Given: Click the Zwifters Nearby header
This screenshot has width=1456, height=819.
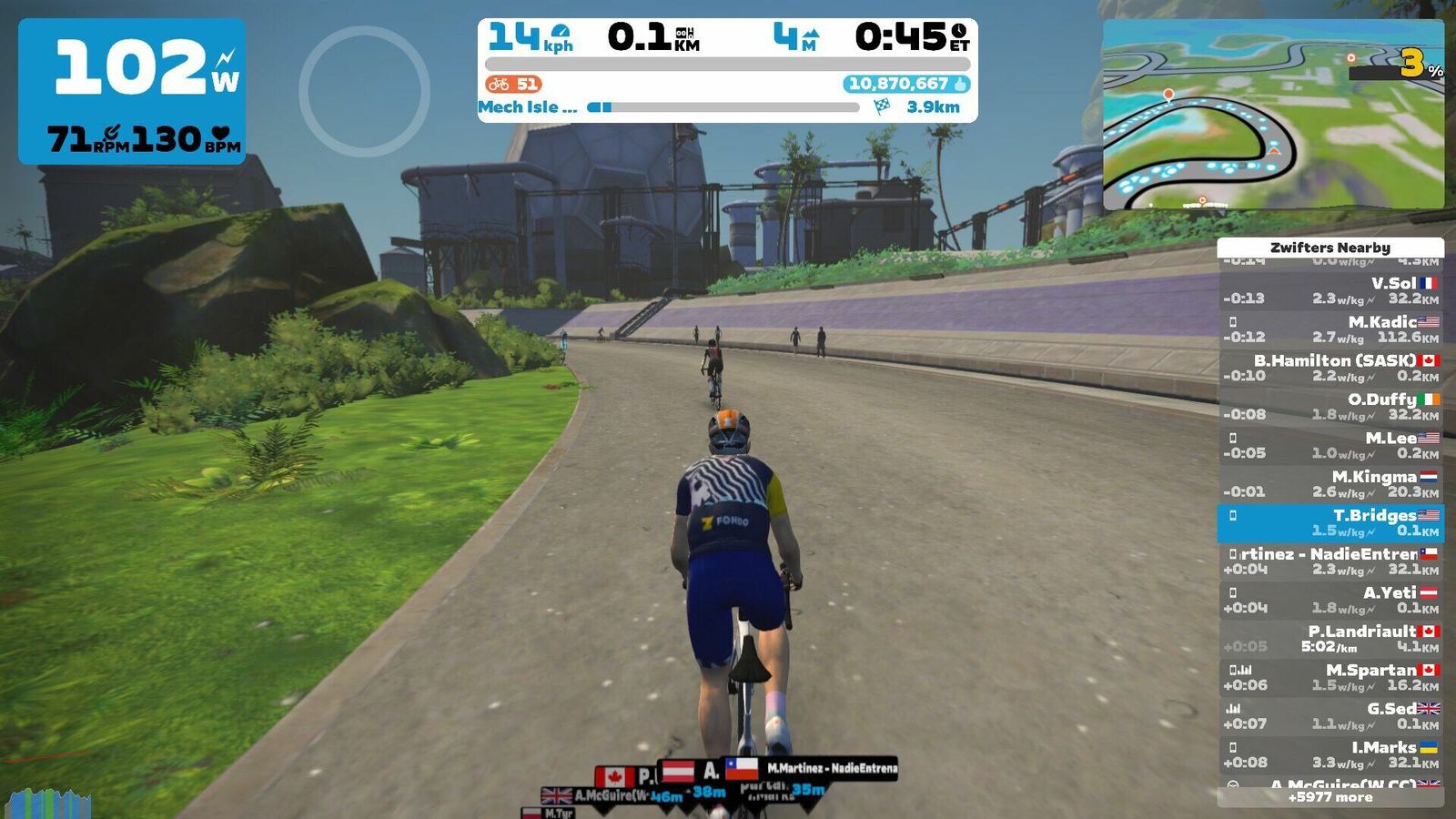Looking at the screenshot, I should 1330,247.
